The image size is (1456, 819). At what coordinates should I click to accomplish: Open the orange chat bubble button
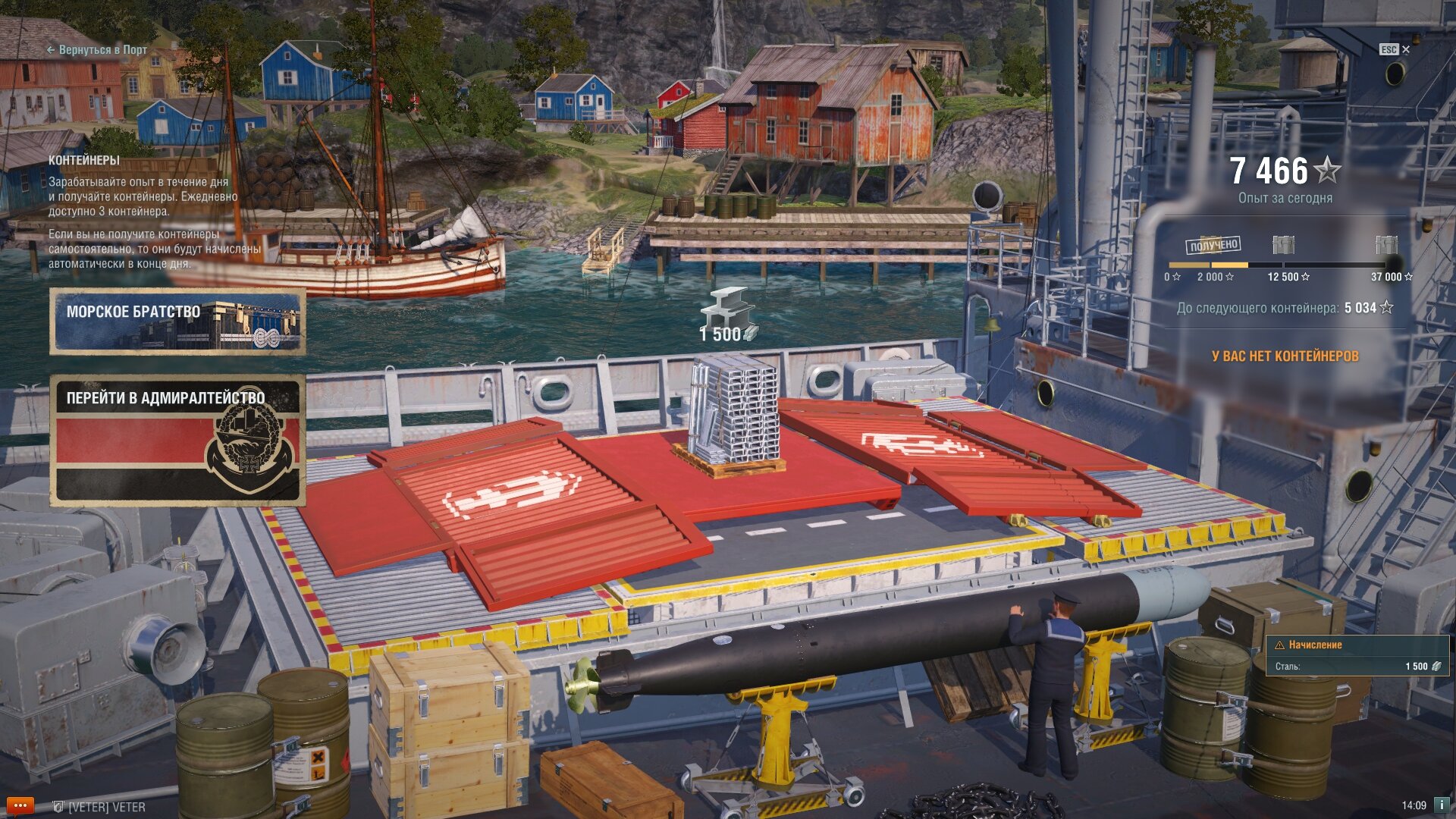(20, 805)
